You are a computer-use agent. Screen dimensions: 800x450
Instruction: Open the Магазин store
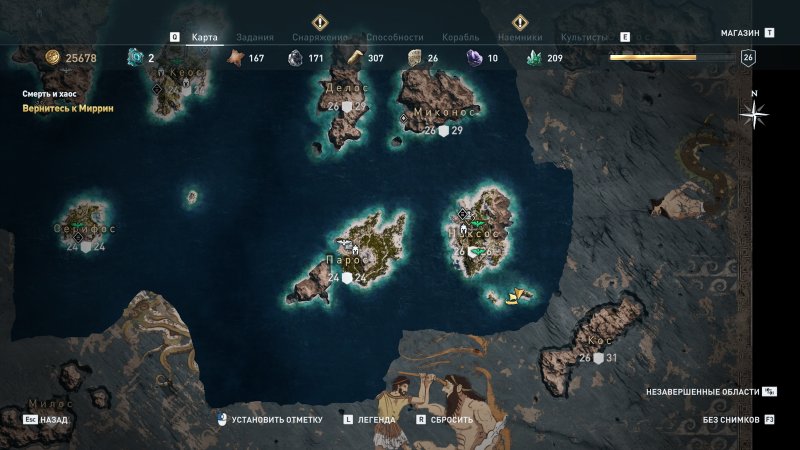(x=741, y=33)
